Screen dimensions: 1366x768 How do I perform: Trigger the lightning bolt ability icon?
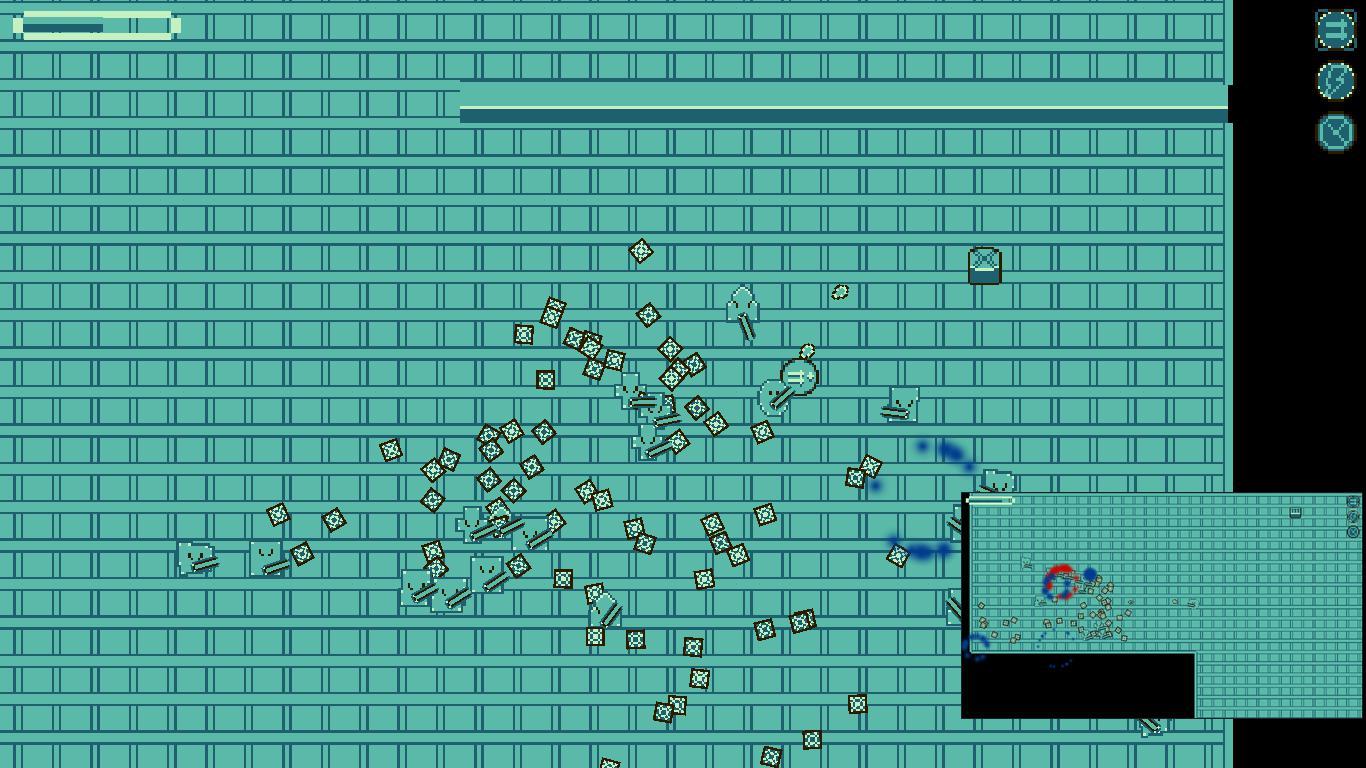click(x=1336, y=81)
